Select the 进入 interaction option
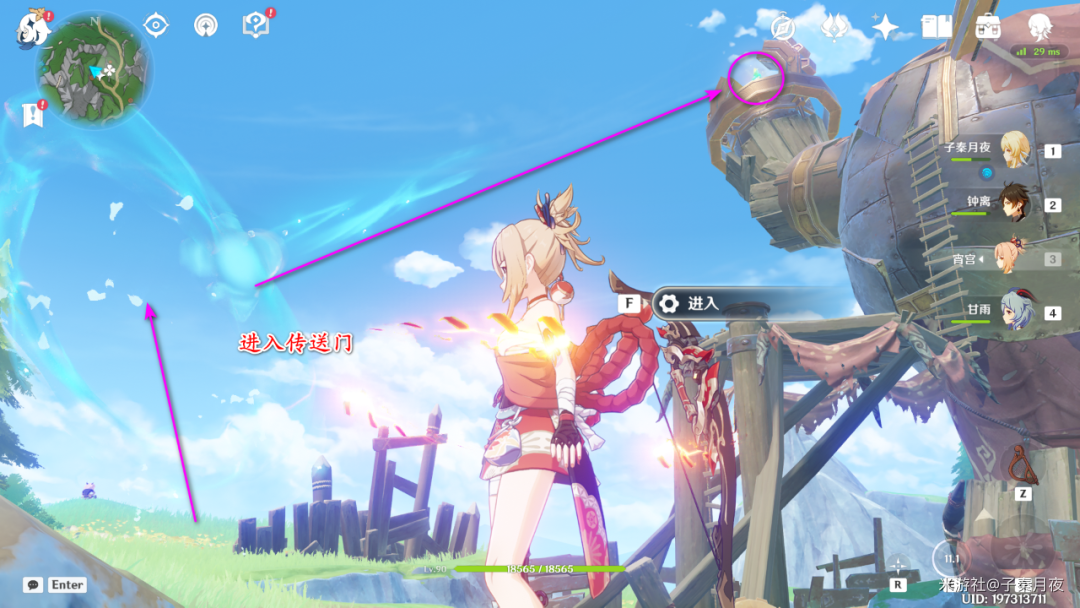 coord(703,303)
